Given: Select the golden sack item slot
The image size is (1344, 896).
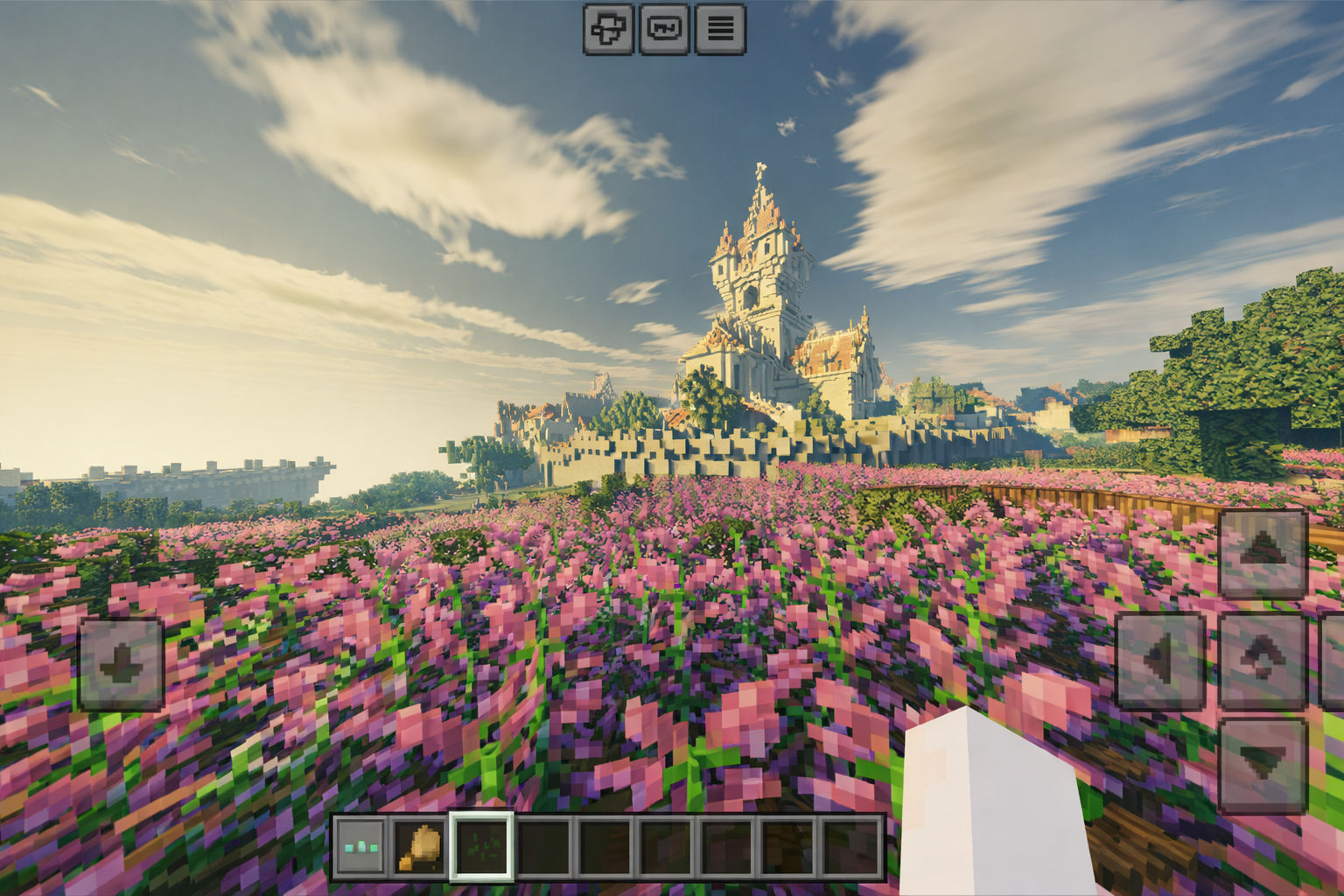Looking at the screenshot, I should click(x=420, y=847).
